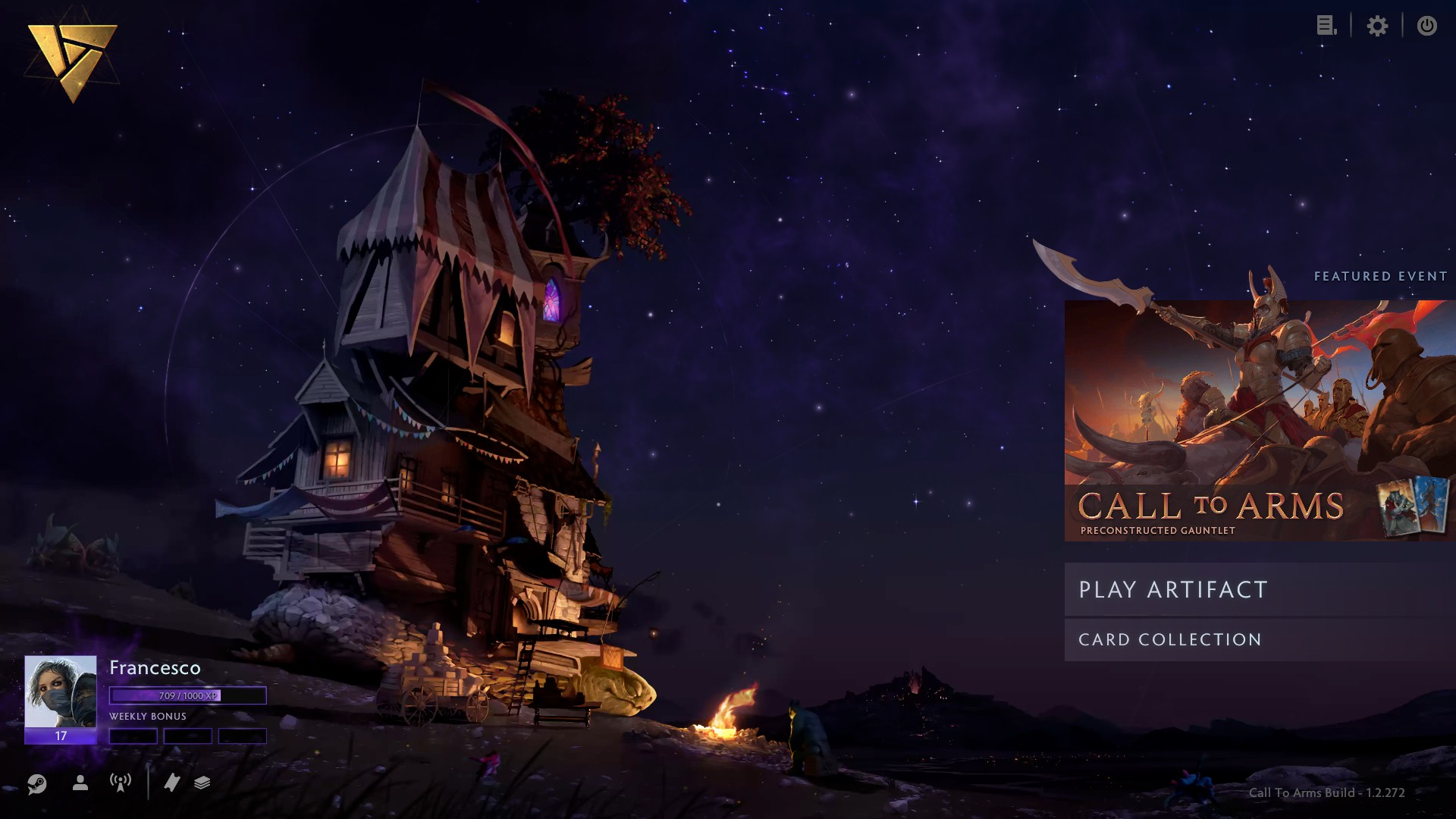
Task: Click the broadcast antenna icon
Action: 121,783
